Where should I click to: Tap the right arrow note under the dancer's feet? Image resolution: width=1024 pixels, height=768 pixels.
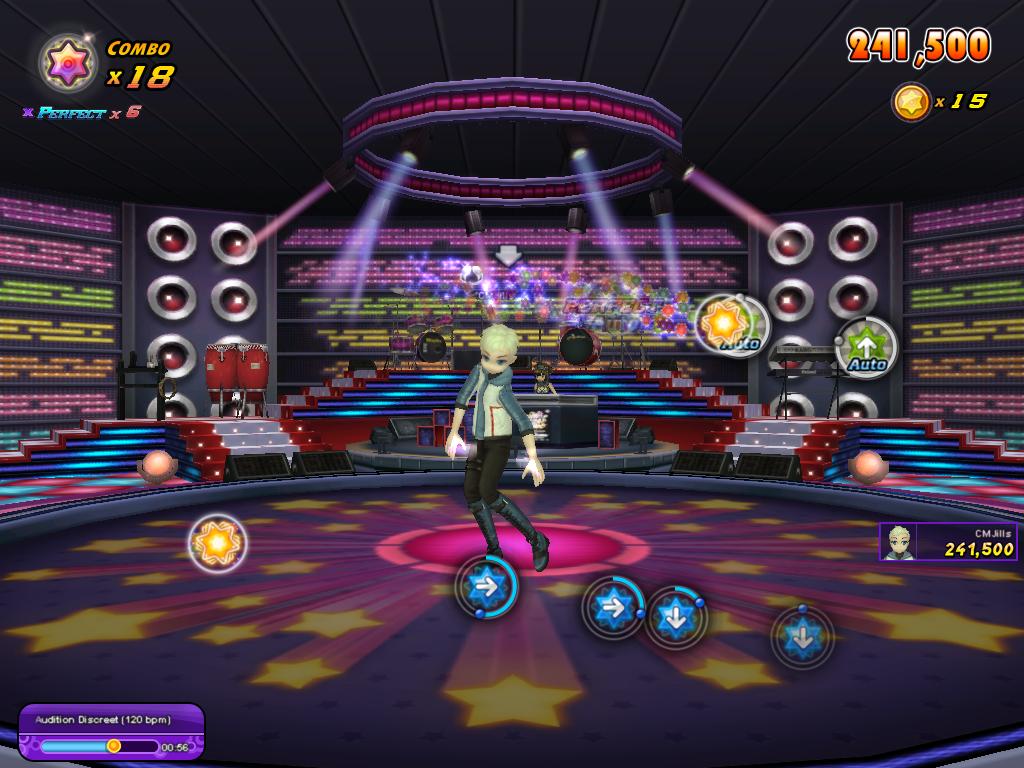(x=486, y=586)
